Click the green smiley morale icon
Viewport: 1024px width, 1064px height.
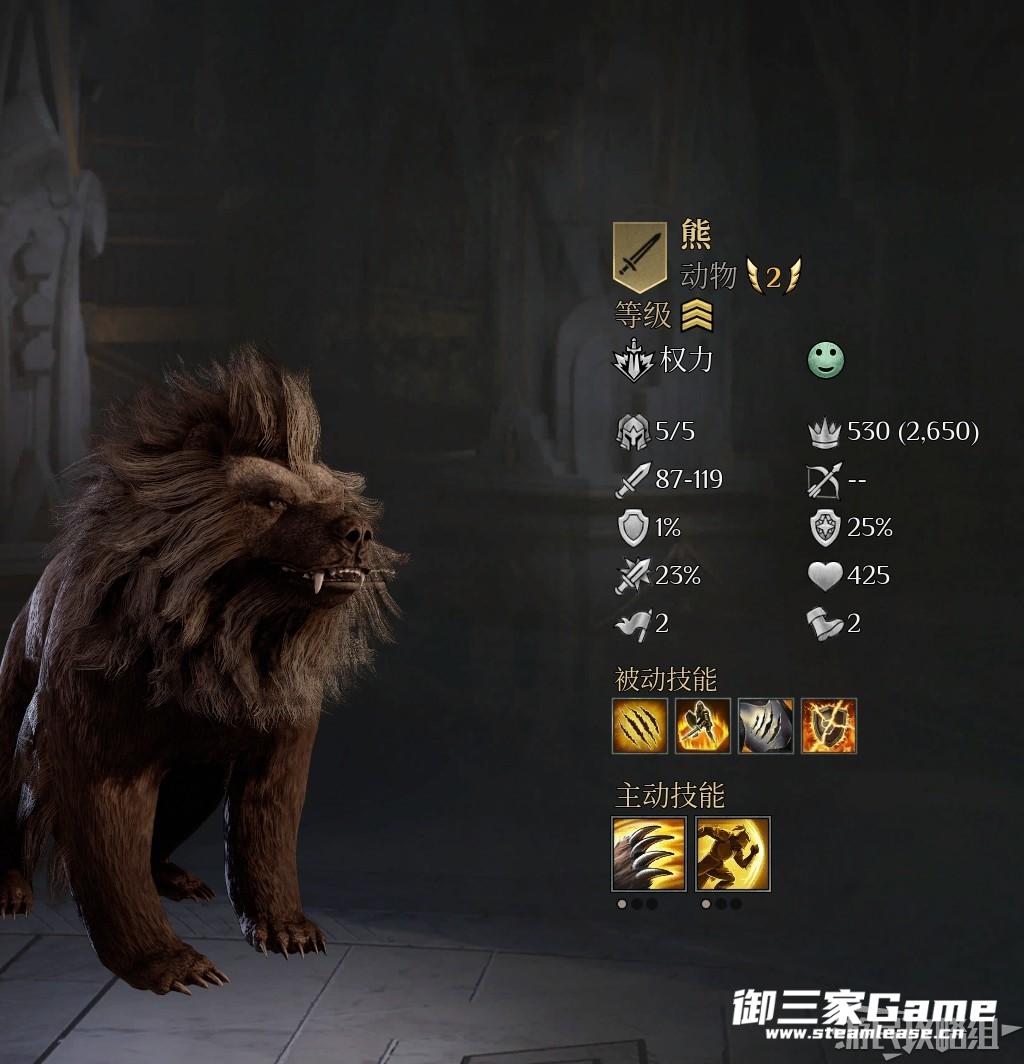(x=826, y=361)
